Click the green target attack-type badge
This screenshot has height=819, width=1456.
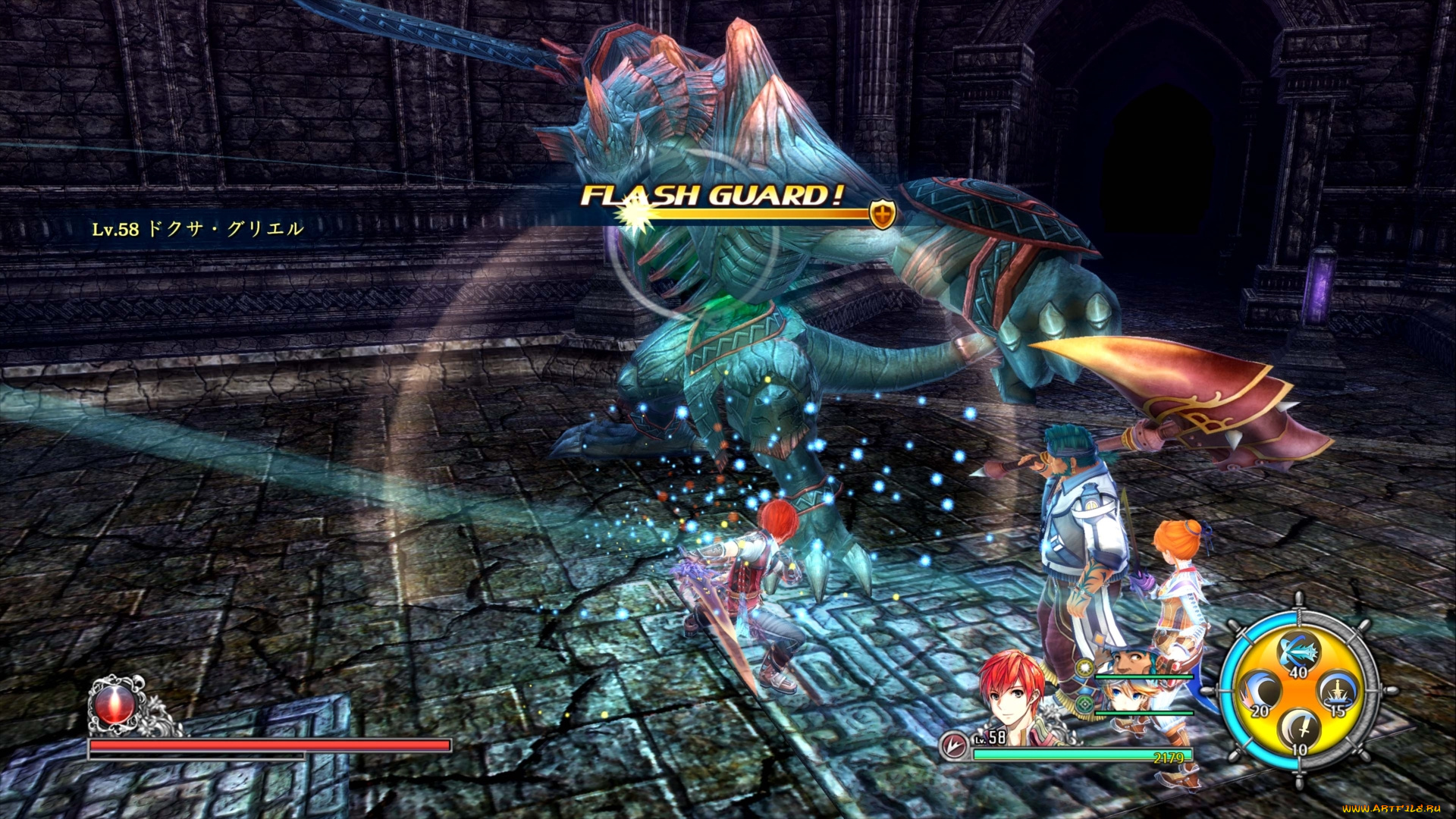[1085, 704]
